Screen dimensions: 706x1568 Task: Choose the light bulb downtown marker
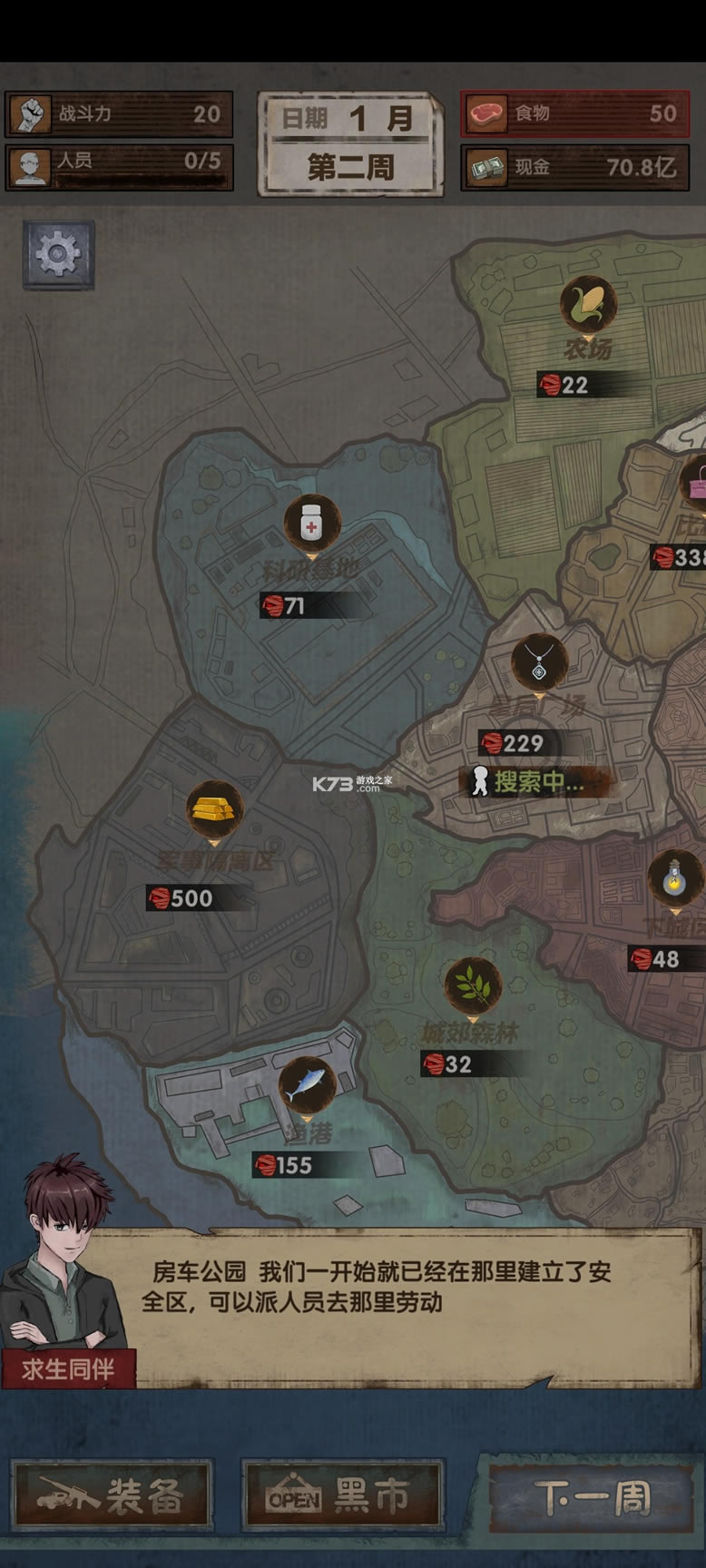[674, 877]
